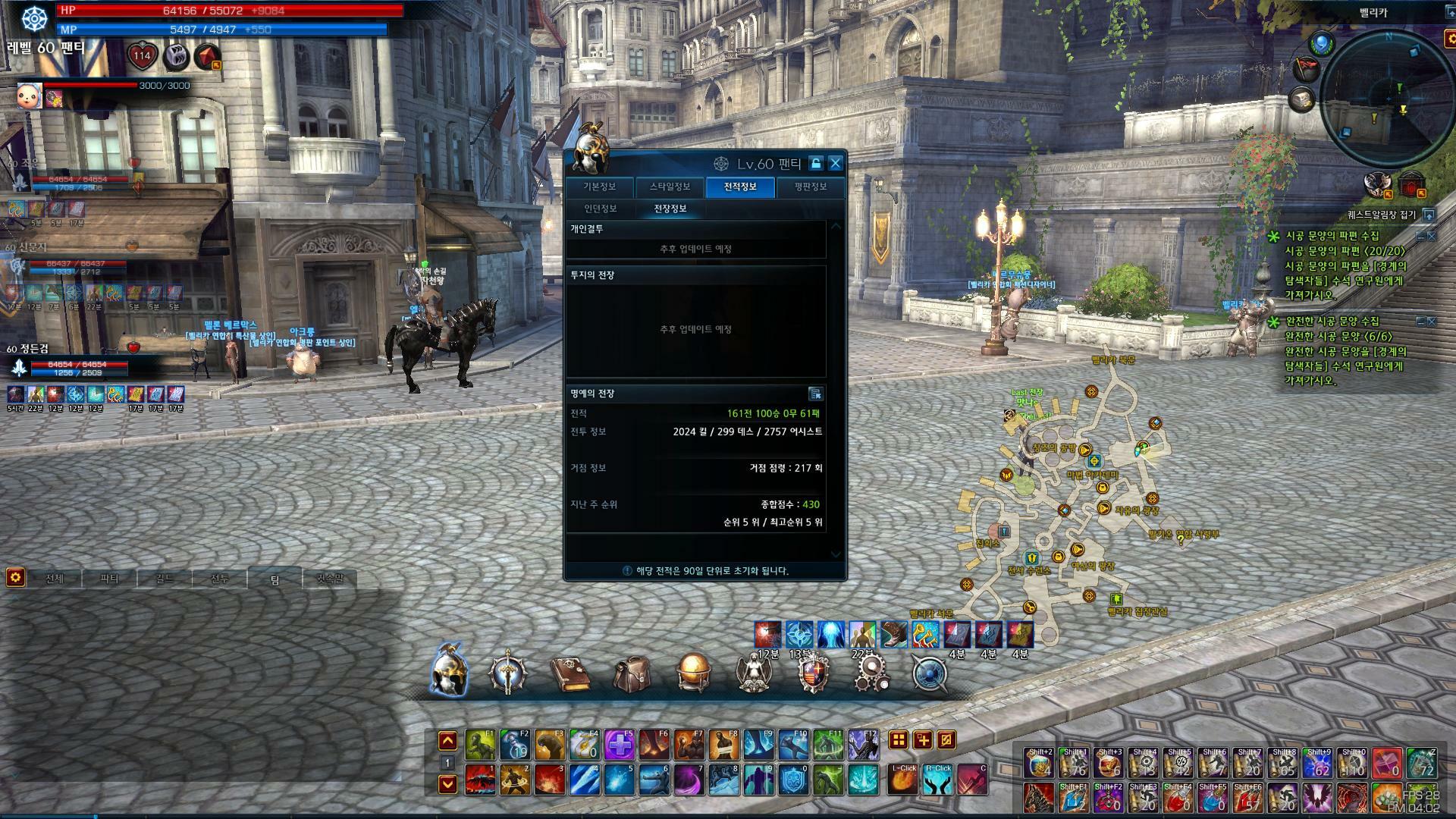Switch to the 기본정보 tab
The height and width of the screenshot is (819, 1456).
click(599, 187)
